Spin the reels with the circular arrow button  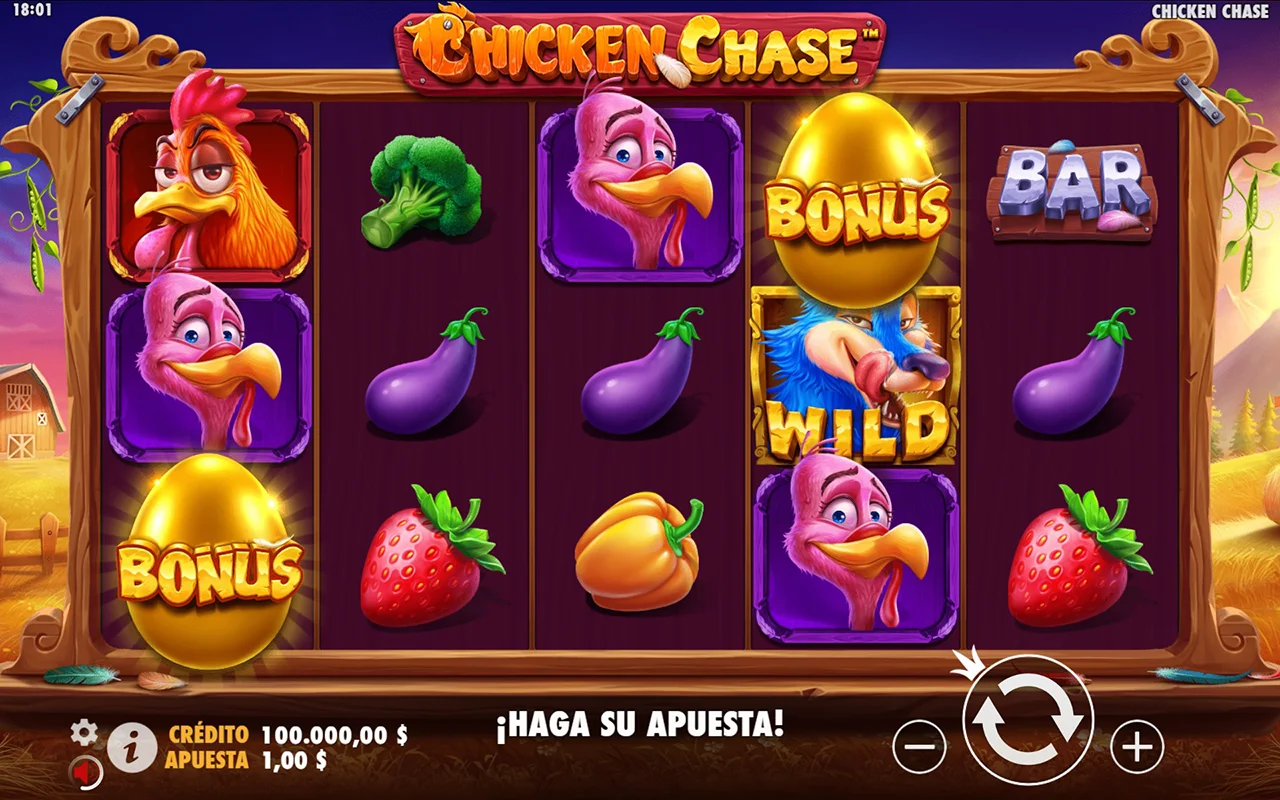1028,720
